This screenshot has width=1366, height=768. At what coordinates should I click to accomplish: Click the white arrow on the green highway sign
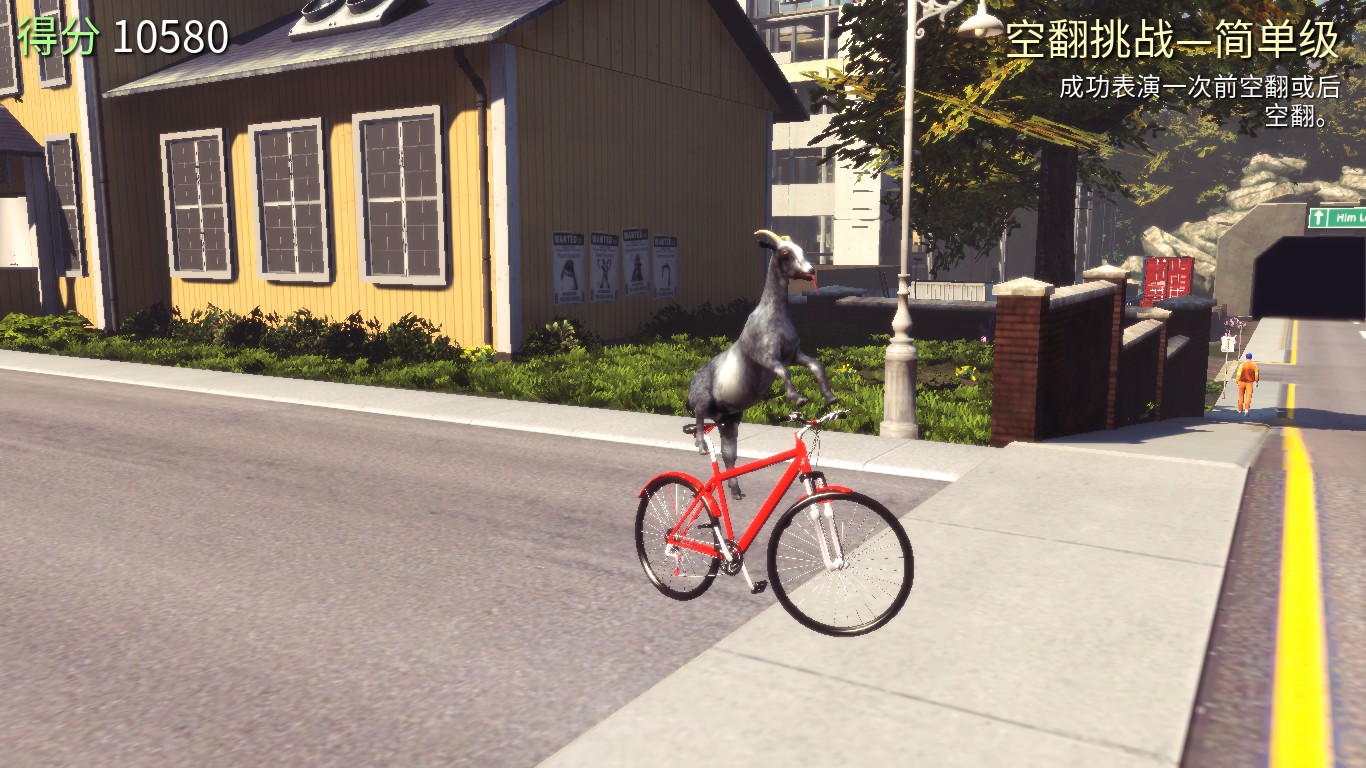(1318, 217)
